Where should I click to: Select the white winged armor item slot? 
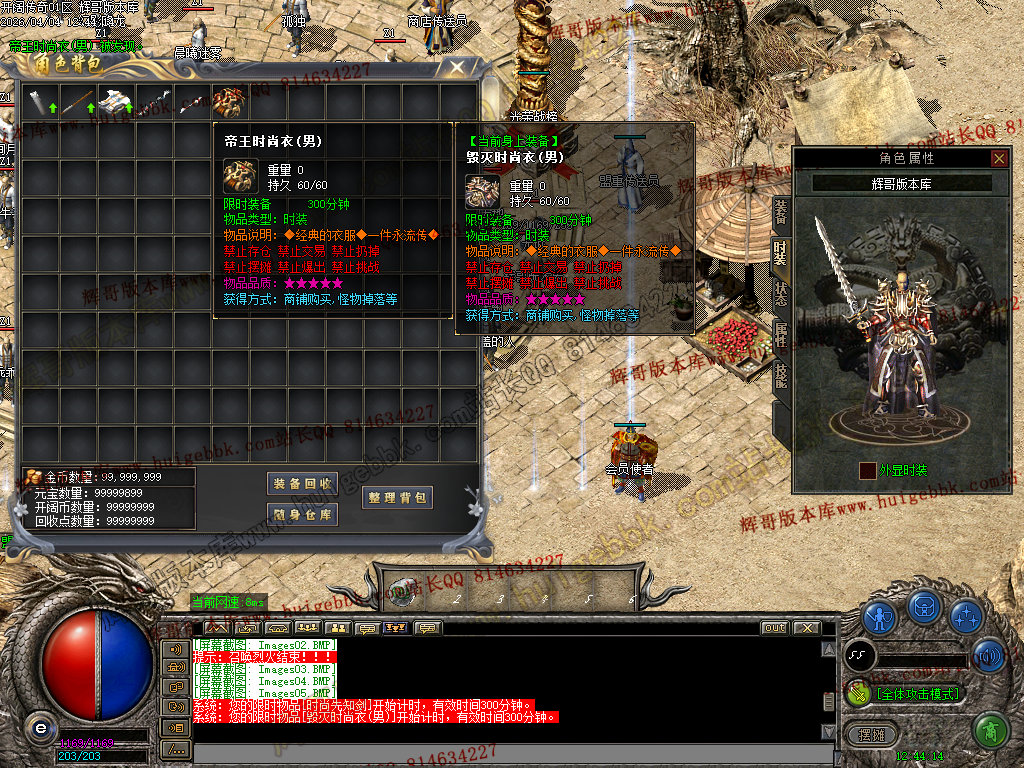click(116, 102)
